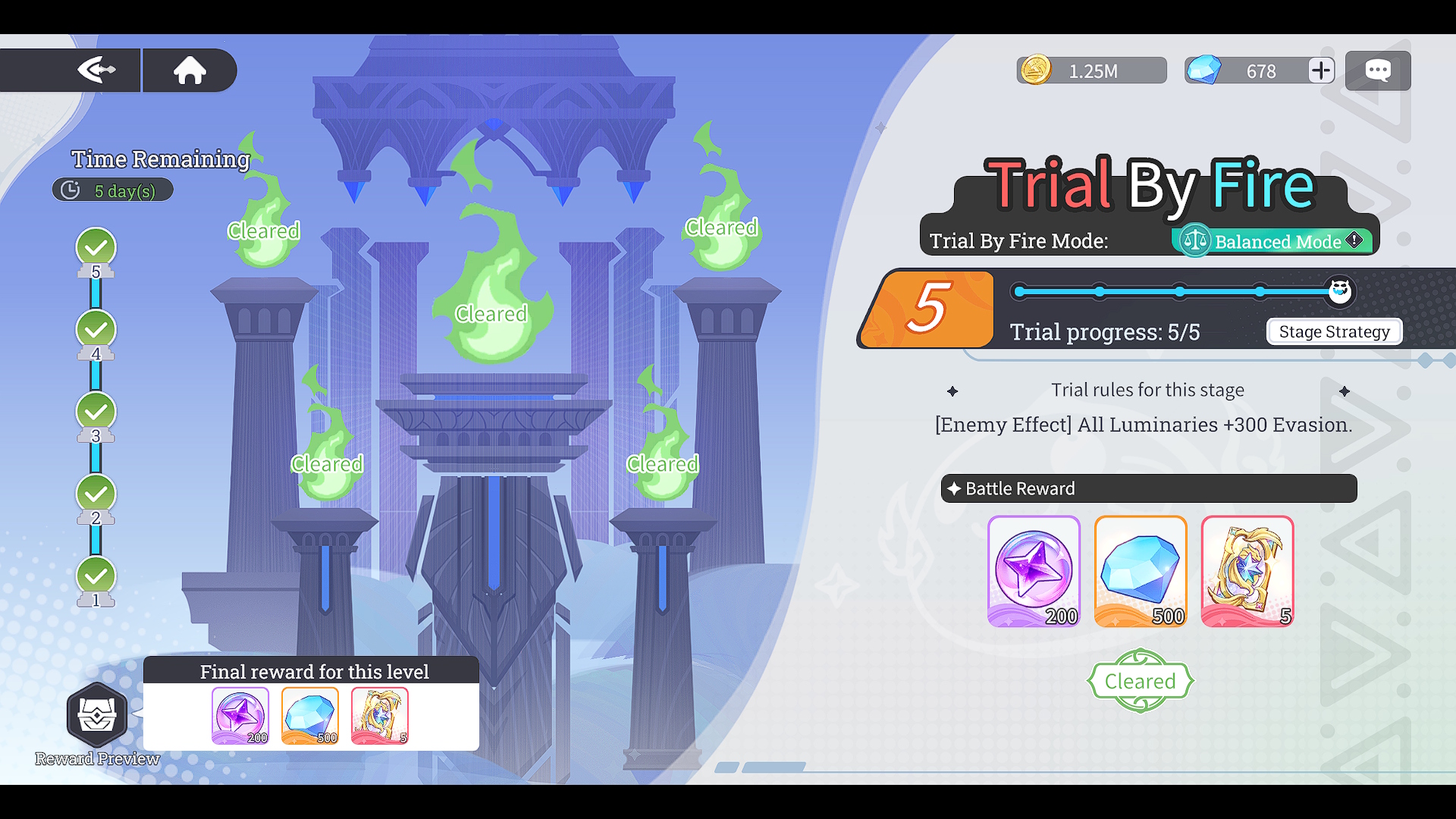Select stage 4 on the level track
This screenshot has width=1456, height=819.
click(x=96, y=330)
